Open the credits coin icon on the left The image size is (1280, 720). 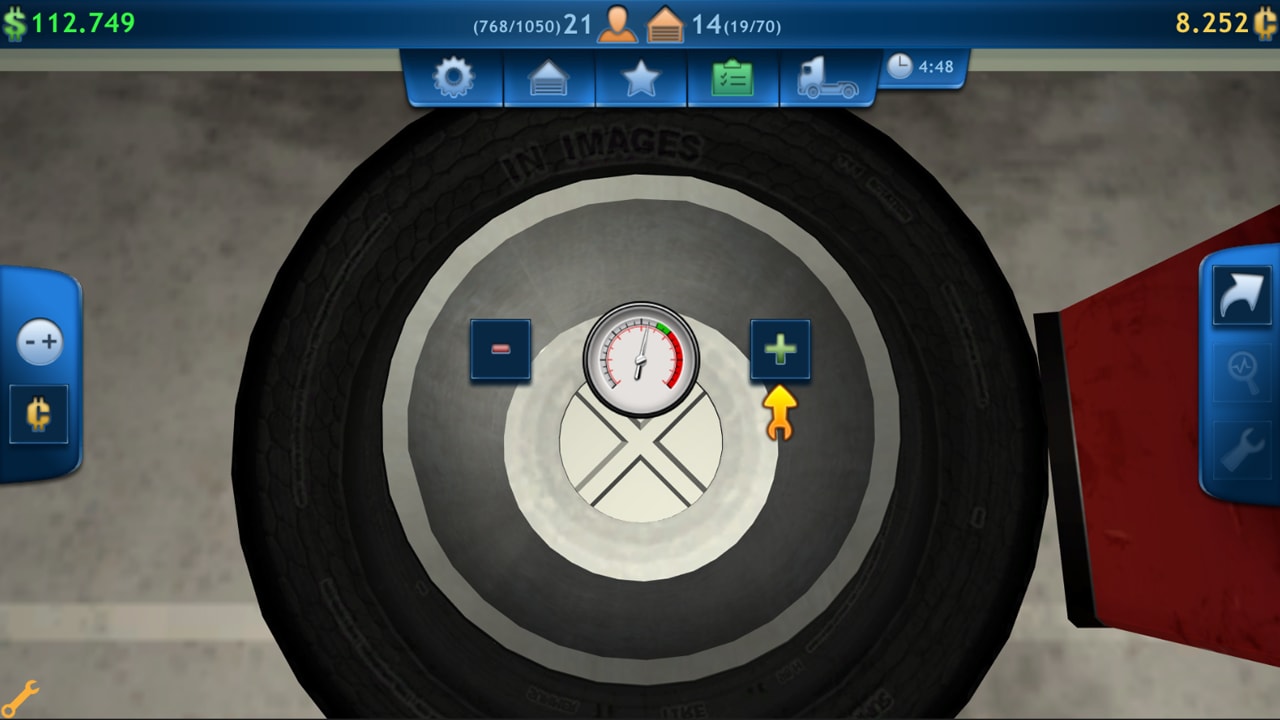(x=38, y=415)
